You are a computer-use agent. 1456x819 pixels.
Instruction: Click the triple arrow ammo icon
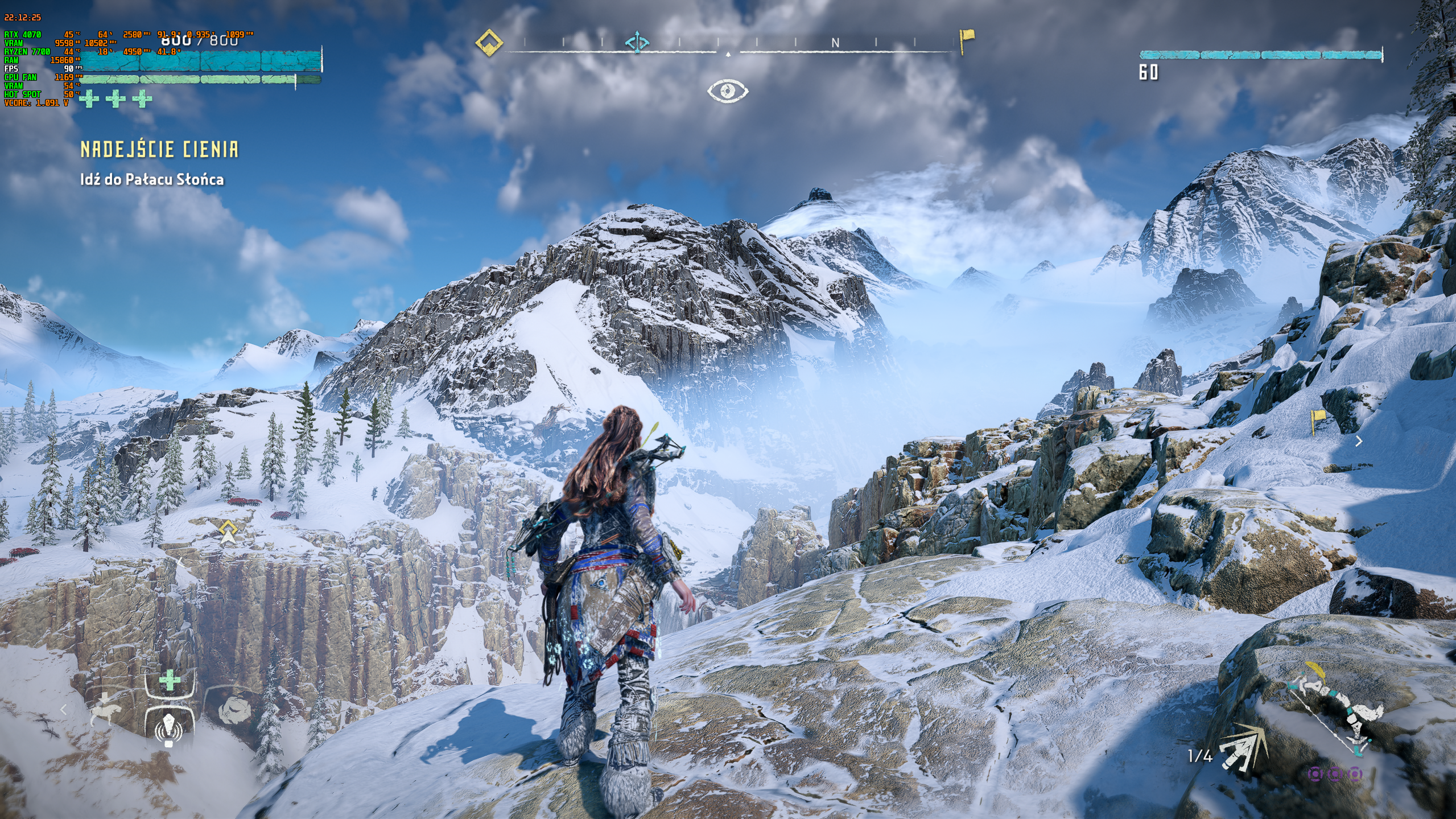pyautogui.click(x=1243, y=749)
